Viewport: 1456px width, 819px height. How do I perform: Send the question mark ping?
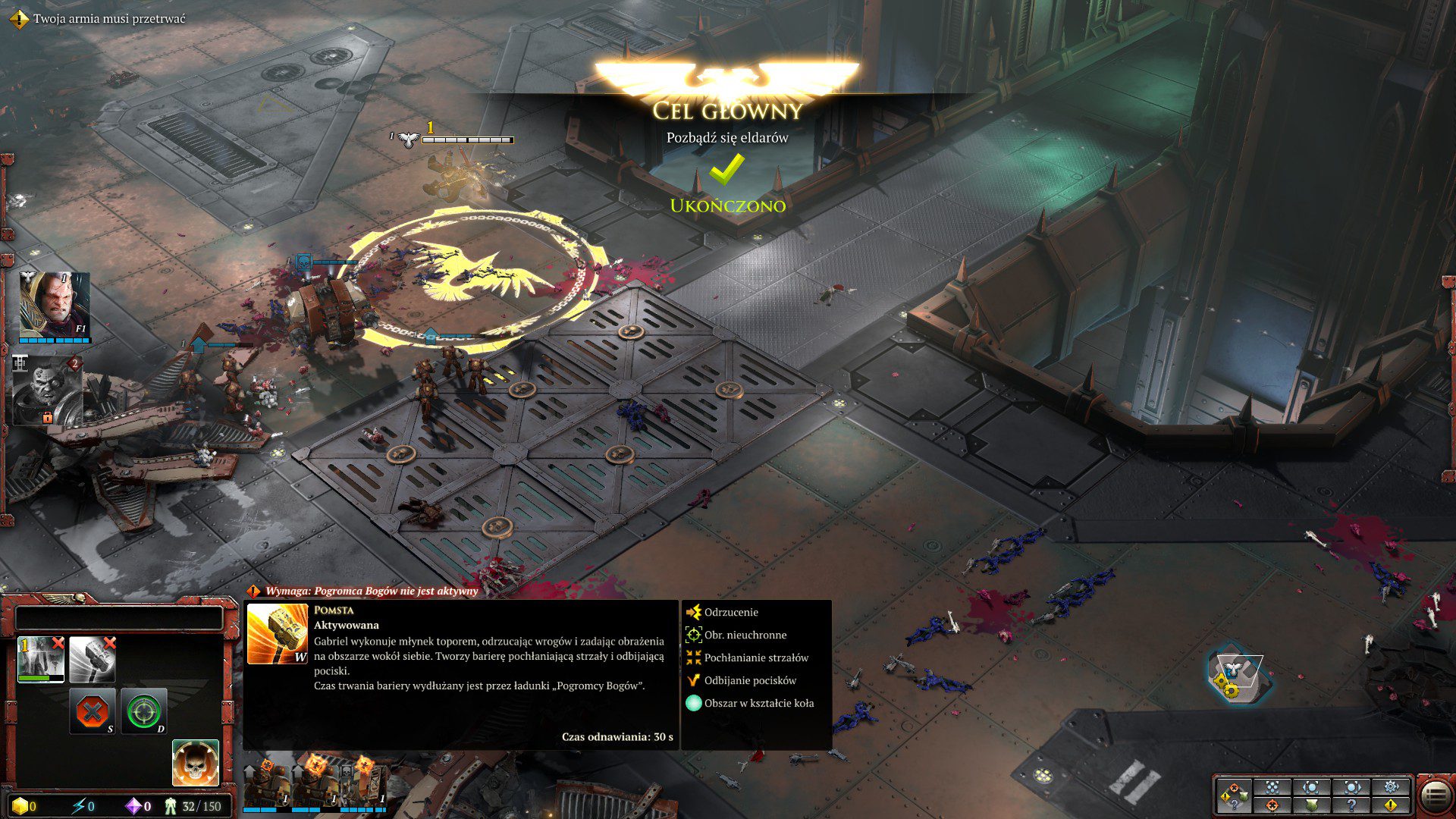click(1351, 805)
